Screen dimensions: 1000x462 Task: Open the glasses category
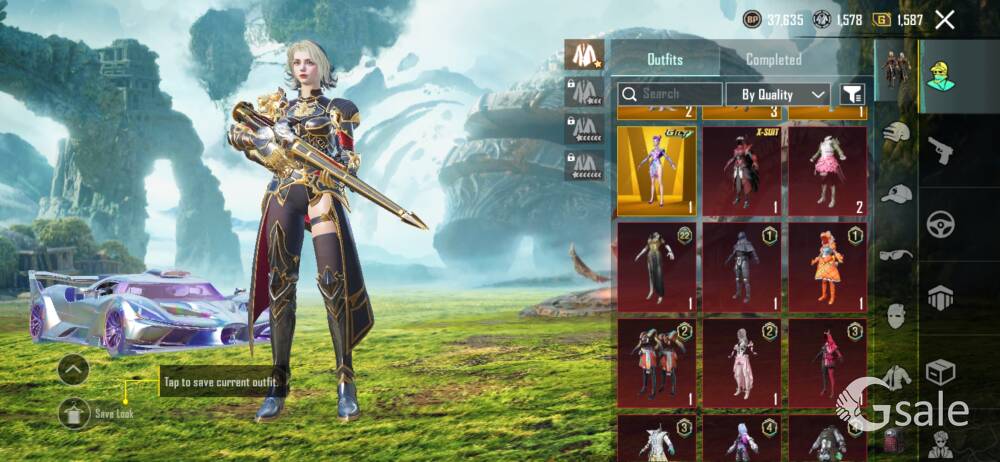(897, 255)
